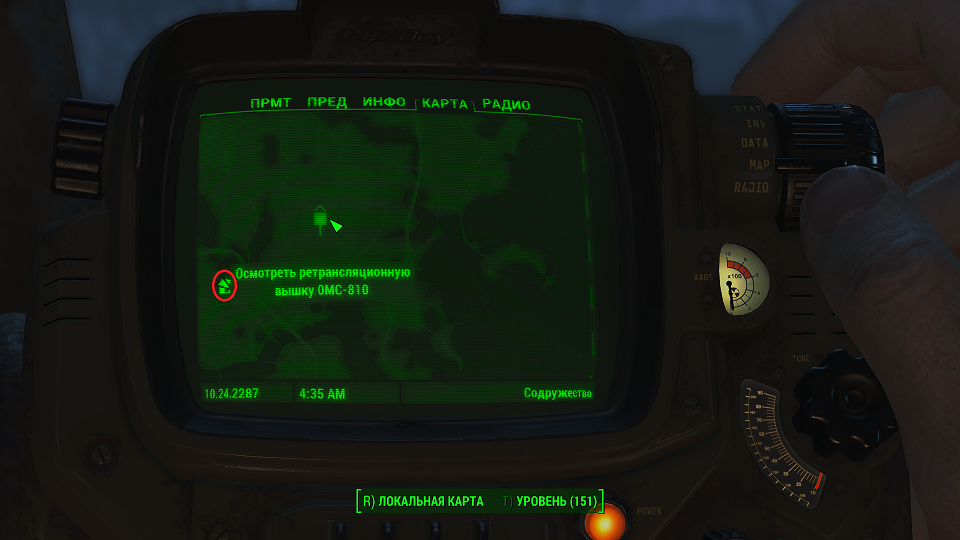Click the player position marker on the map
Image resolution: width=960 pixels, height=540 pixels.
[x=335, y=226]
